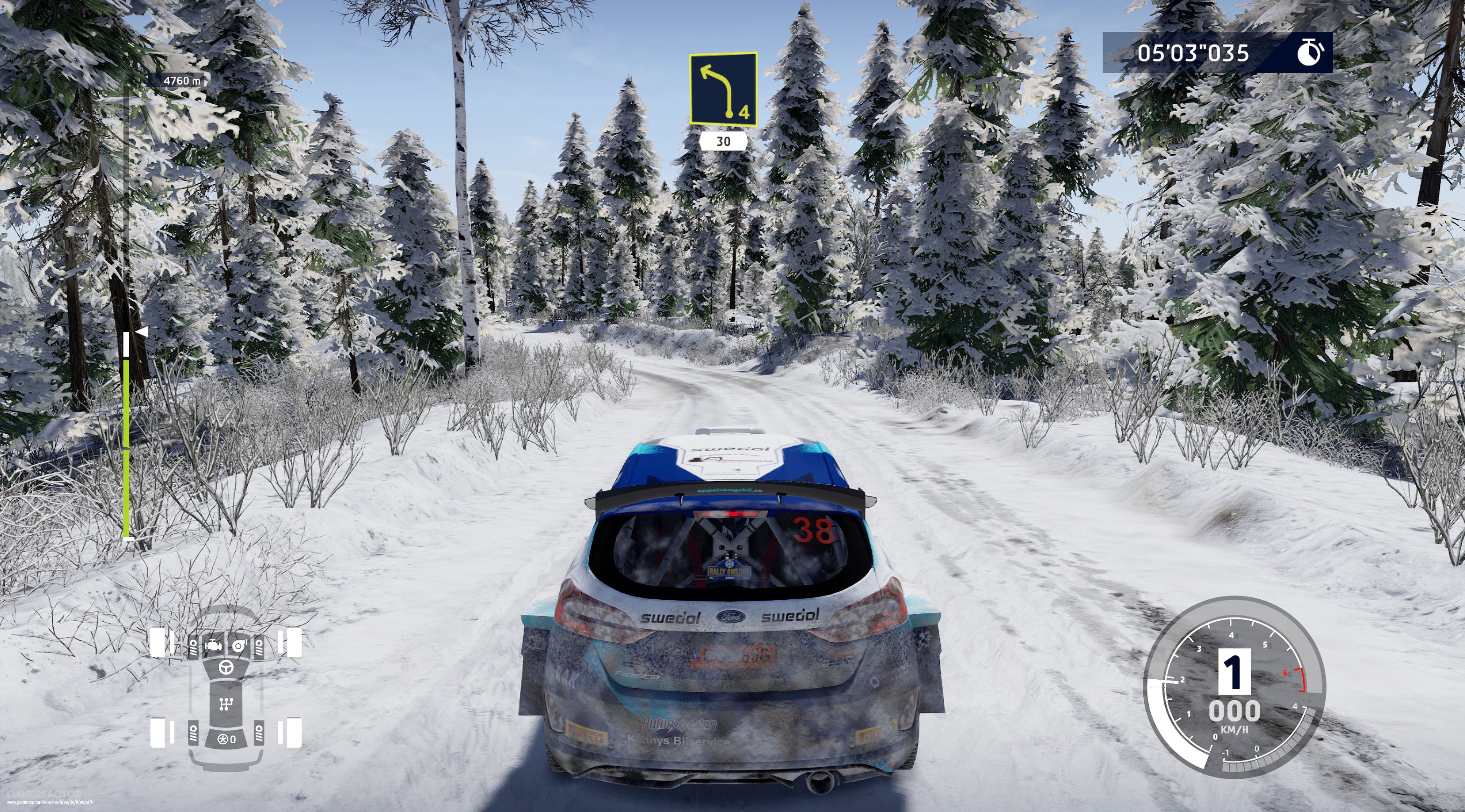Click the radiator fan indicator showing 0
This screenshot has width=1465, height=812.
tap(226, 739)
